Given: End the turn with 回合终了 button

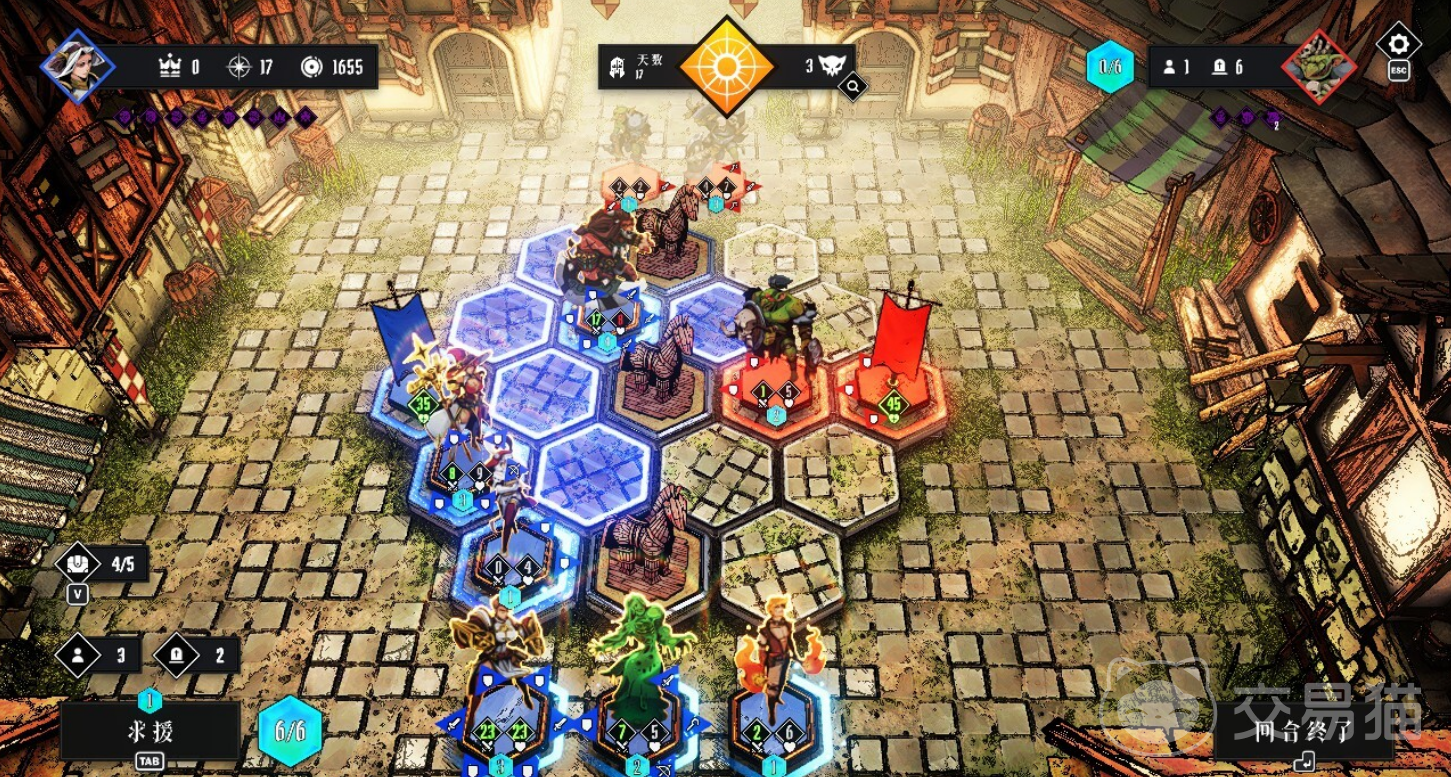Looking at the screenshot, I should (x=1304, y=731).
